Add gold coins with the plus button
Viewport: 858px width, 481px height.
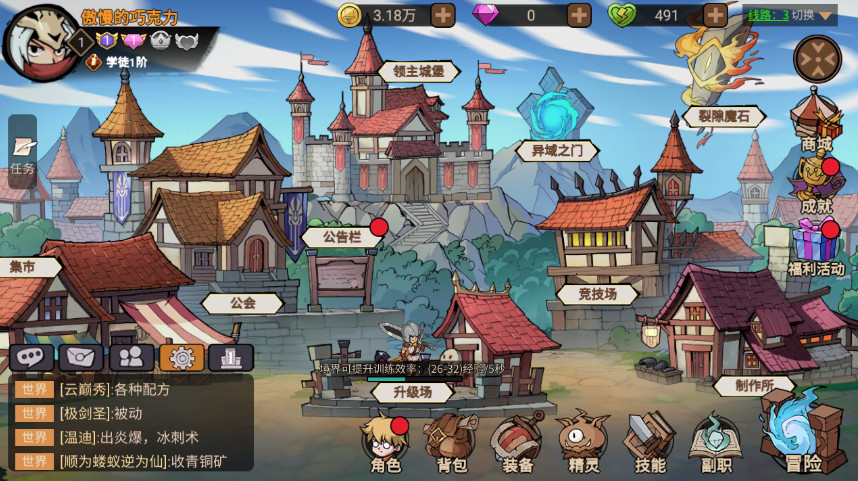442,15
